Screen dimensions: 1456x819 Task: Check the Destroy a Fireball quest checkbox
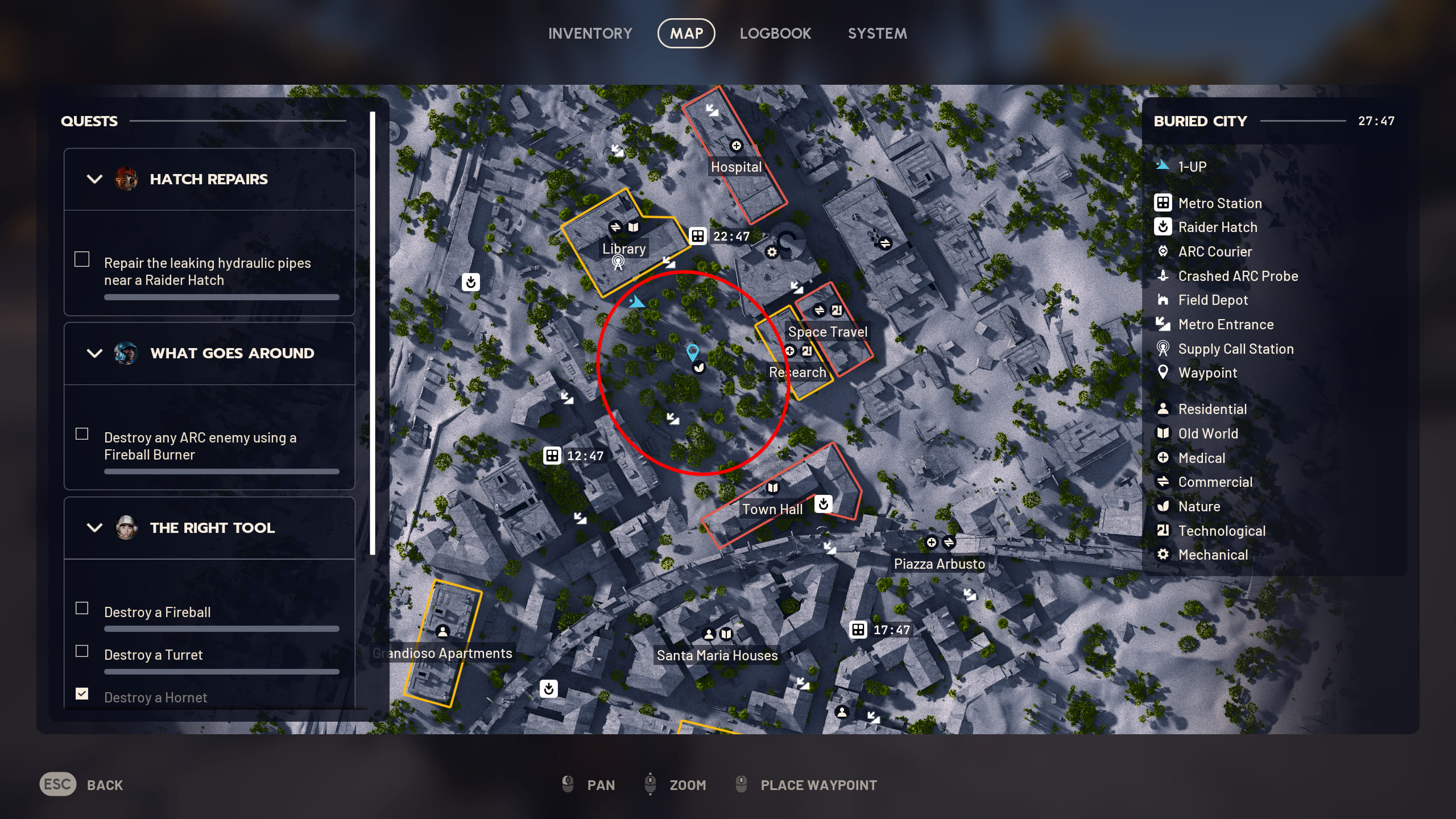pos(82,608)
